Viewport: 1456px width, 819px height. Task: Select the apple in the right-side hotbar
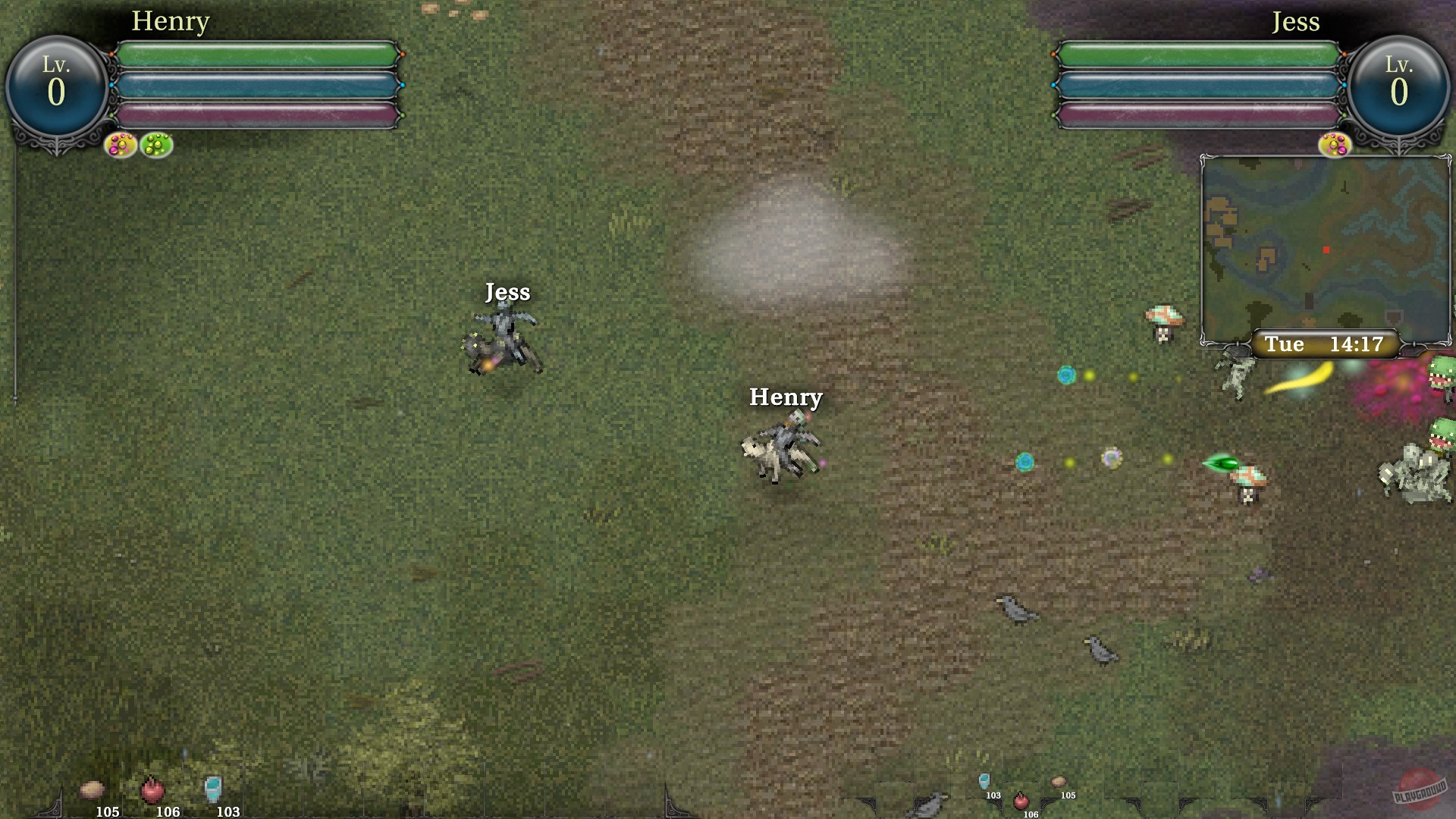click(x=1021, y=802)
